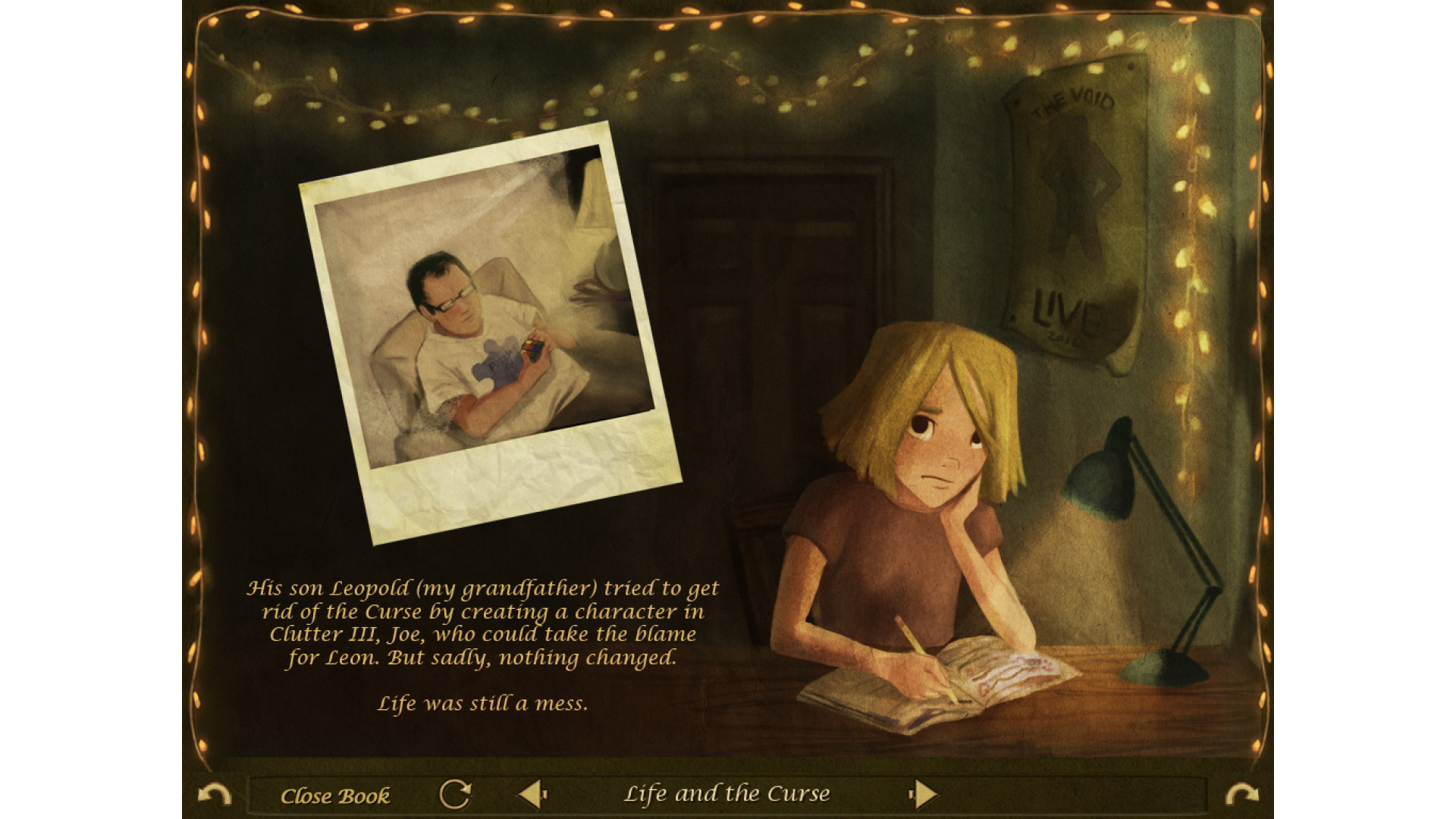This screenshot has width=1456, height=819.
Task: Close the book
Action: pos(334,795)
